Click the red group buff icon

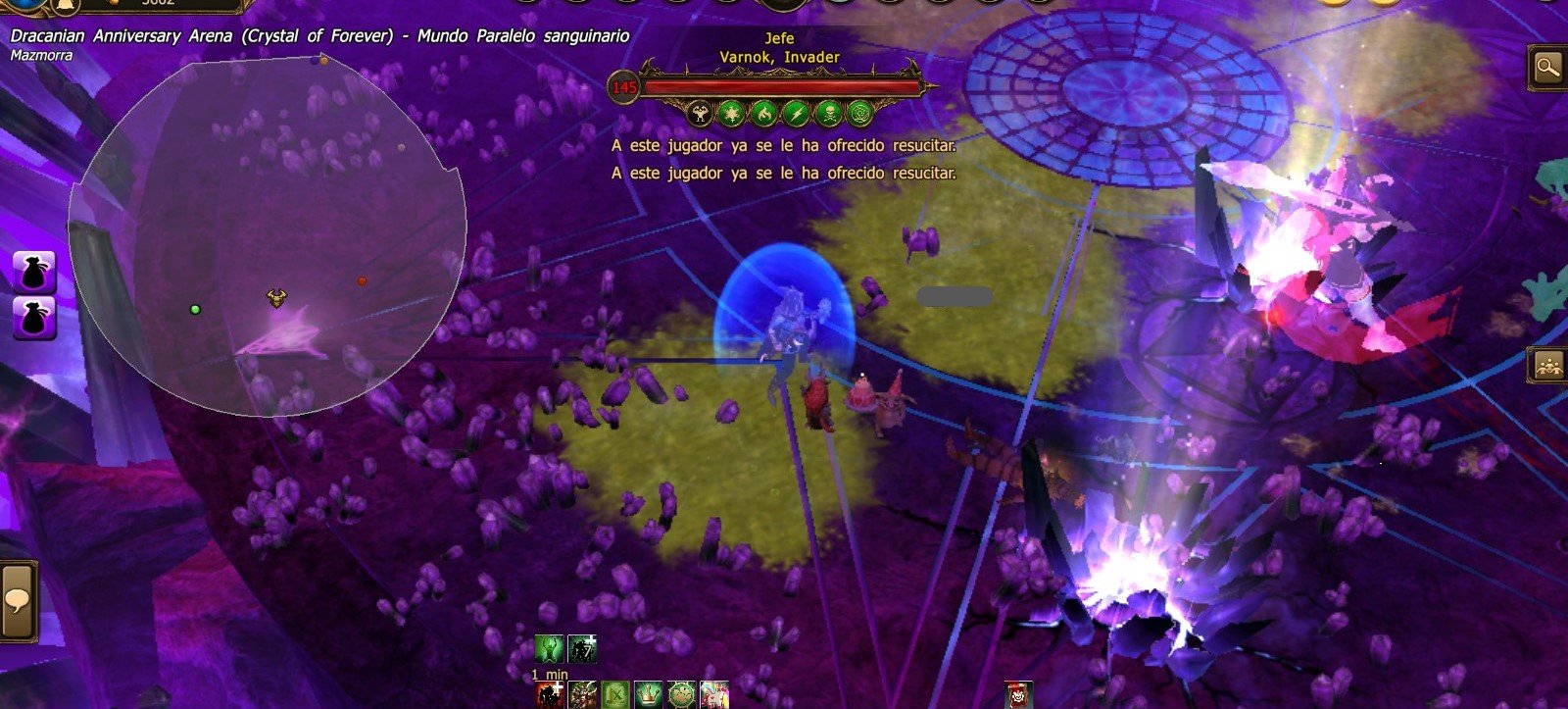(x=550, y=695)
